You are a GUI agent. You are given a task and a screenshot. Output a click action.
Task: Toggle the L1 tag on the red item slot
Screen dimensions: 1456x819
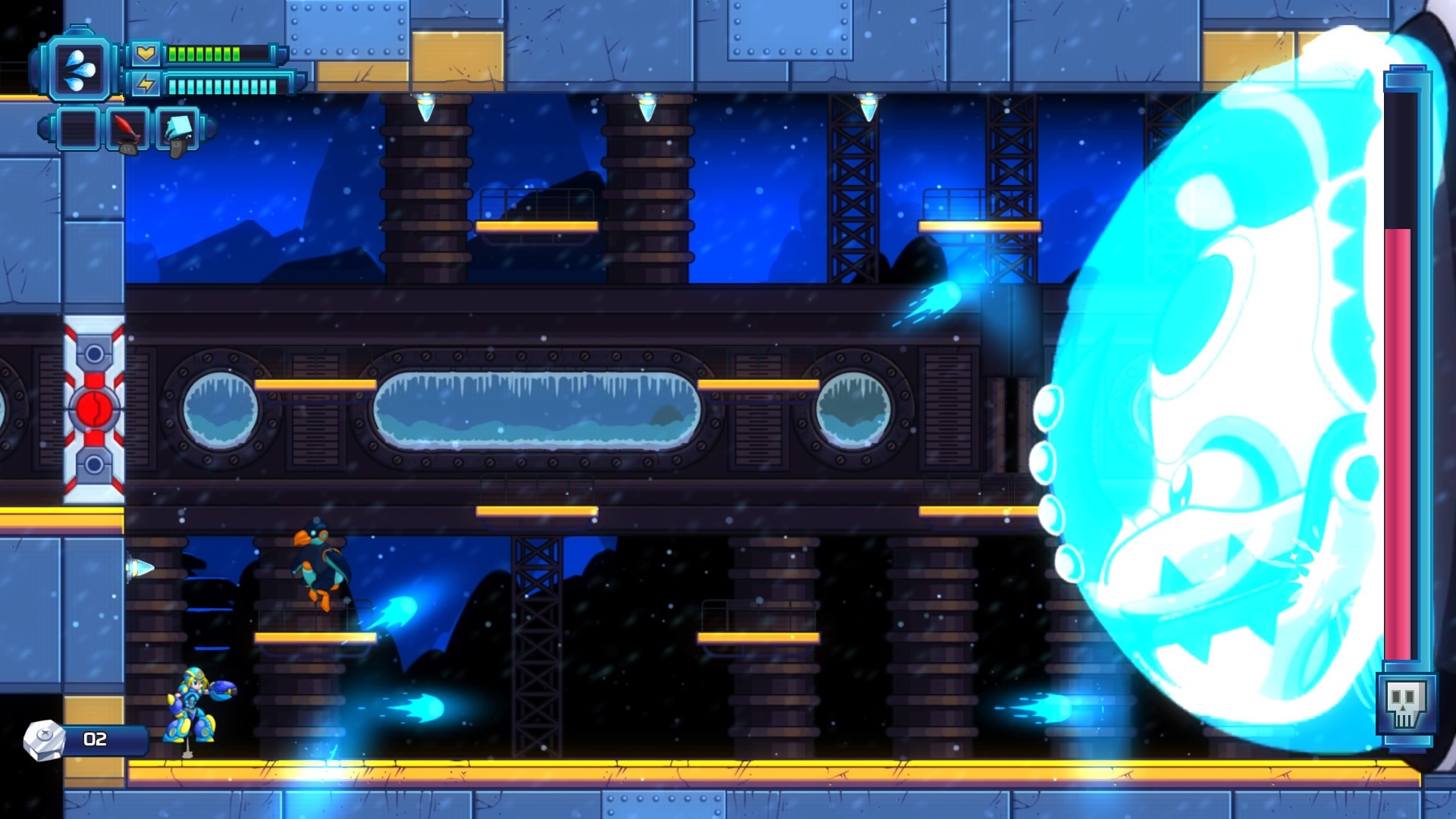(127, 150)
